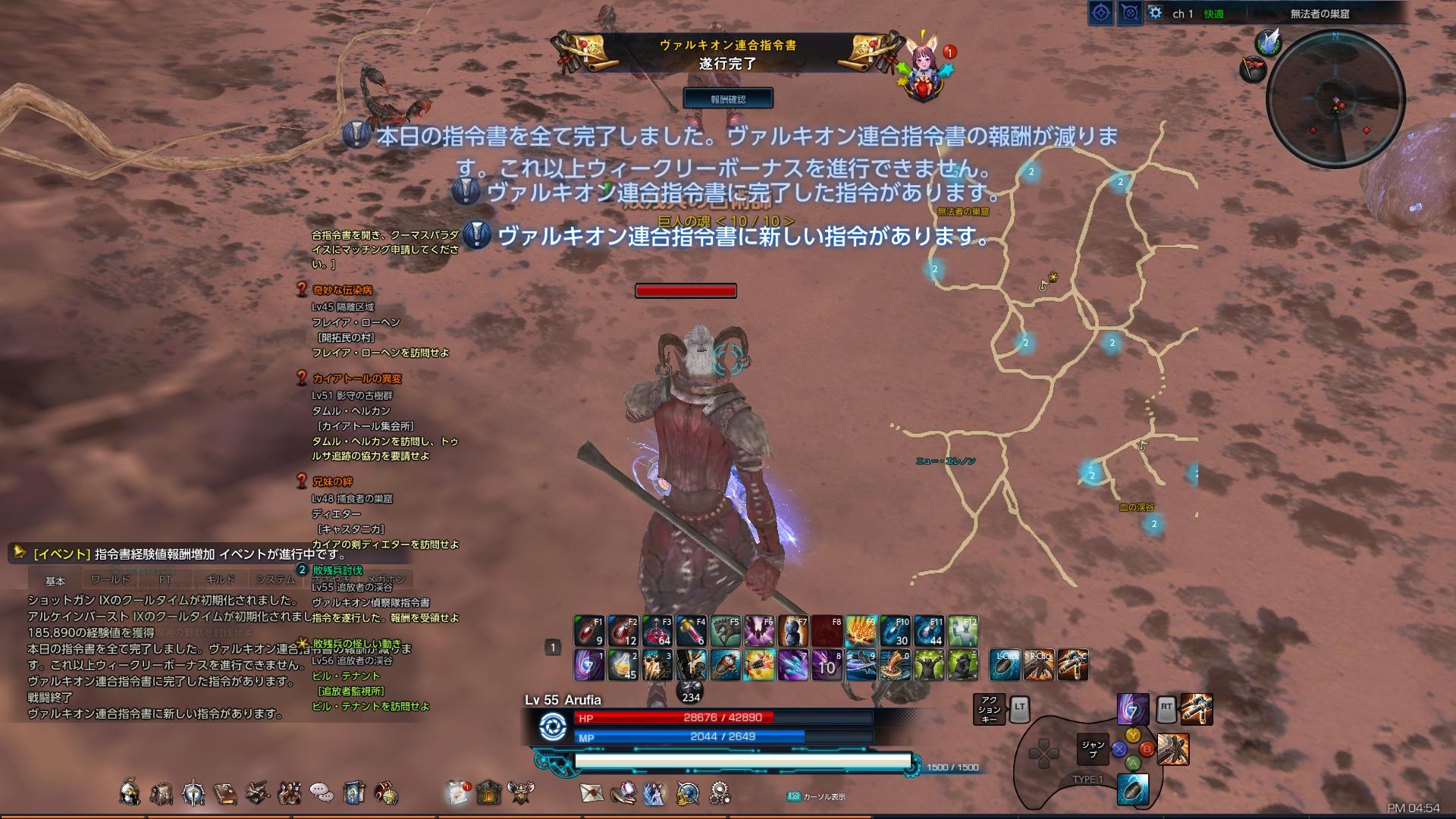
Task: Open the speech bubbles social menu icon
Action: pyautogui.click(x=322, y=793)
